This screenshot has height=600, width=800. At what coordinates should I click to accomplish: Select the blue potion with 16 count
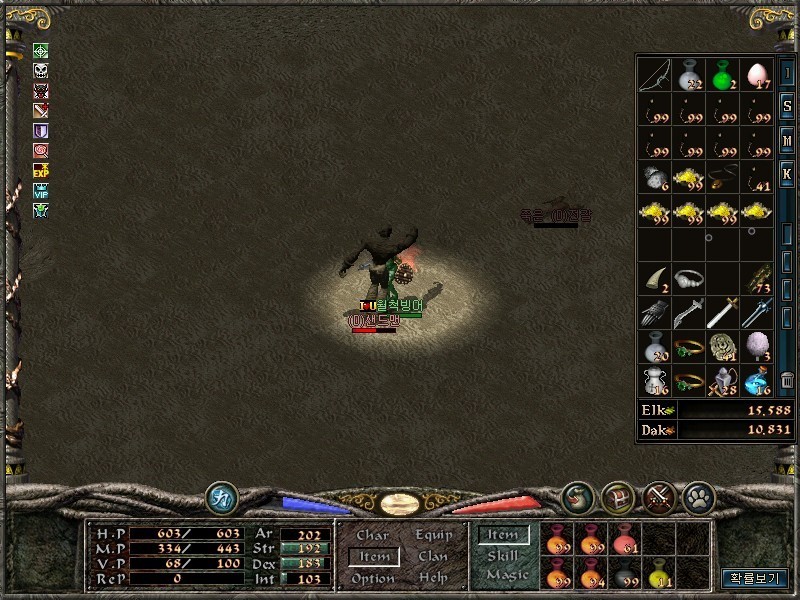click(755, 380)
